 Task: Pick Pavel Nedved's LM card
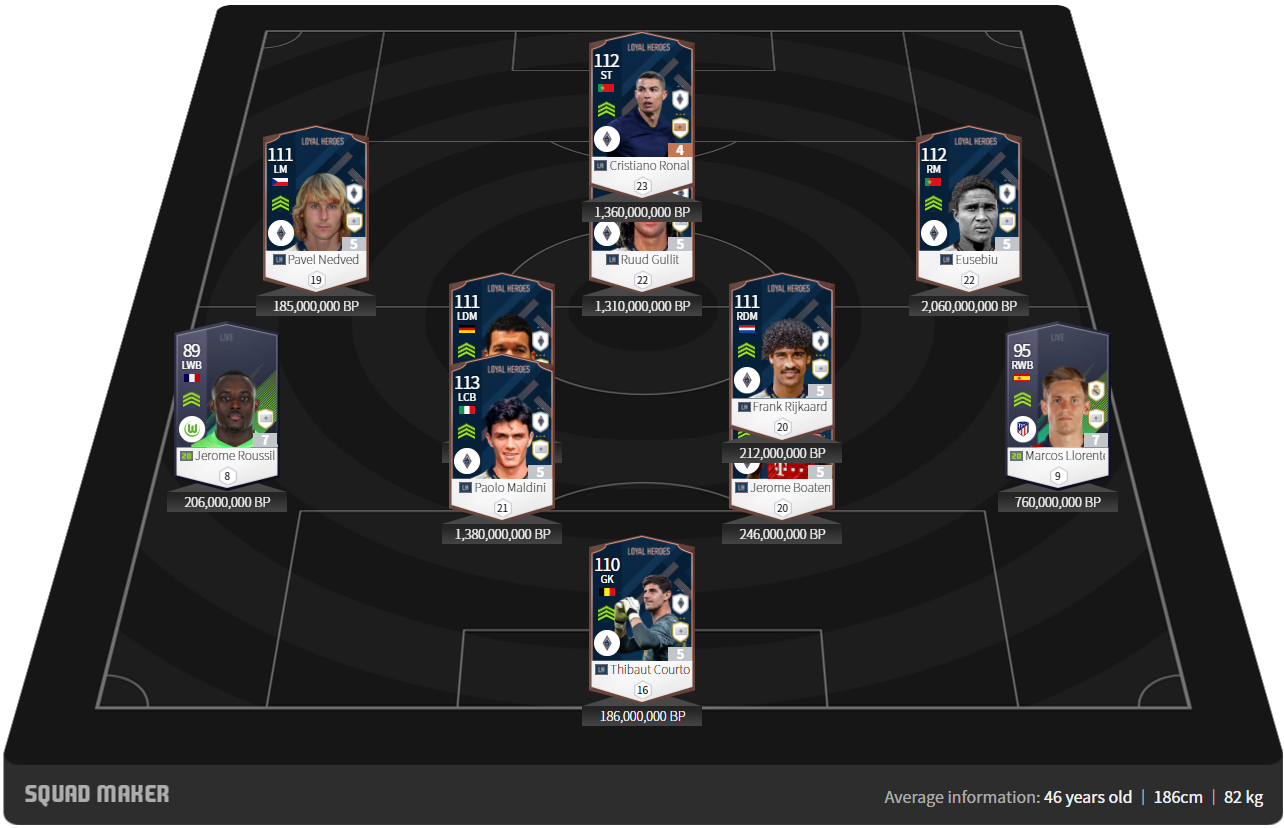click(315, 200)
